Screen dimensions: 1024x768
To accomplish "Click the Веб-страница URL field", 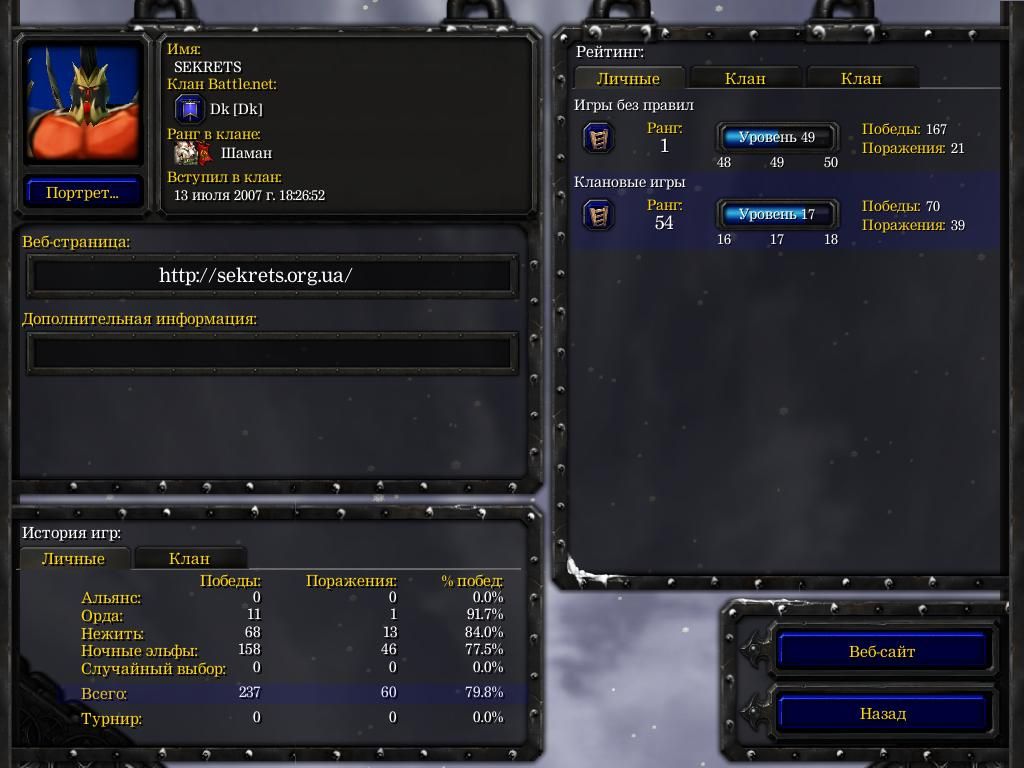I will pos(272,276).
